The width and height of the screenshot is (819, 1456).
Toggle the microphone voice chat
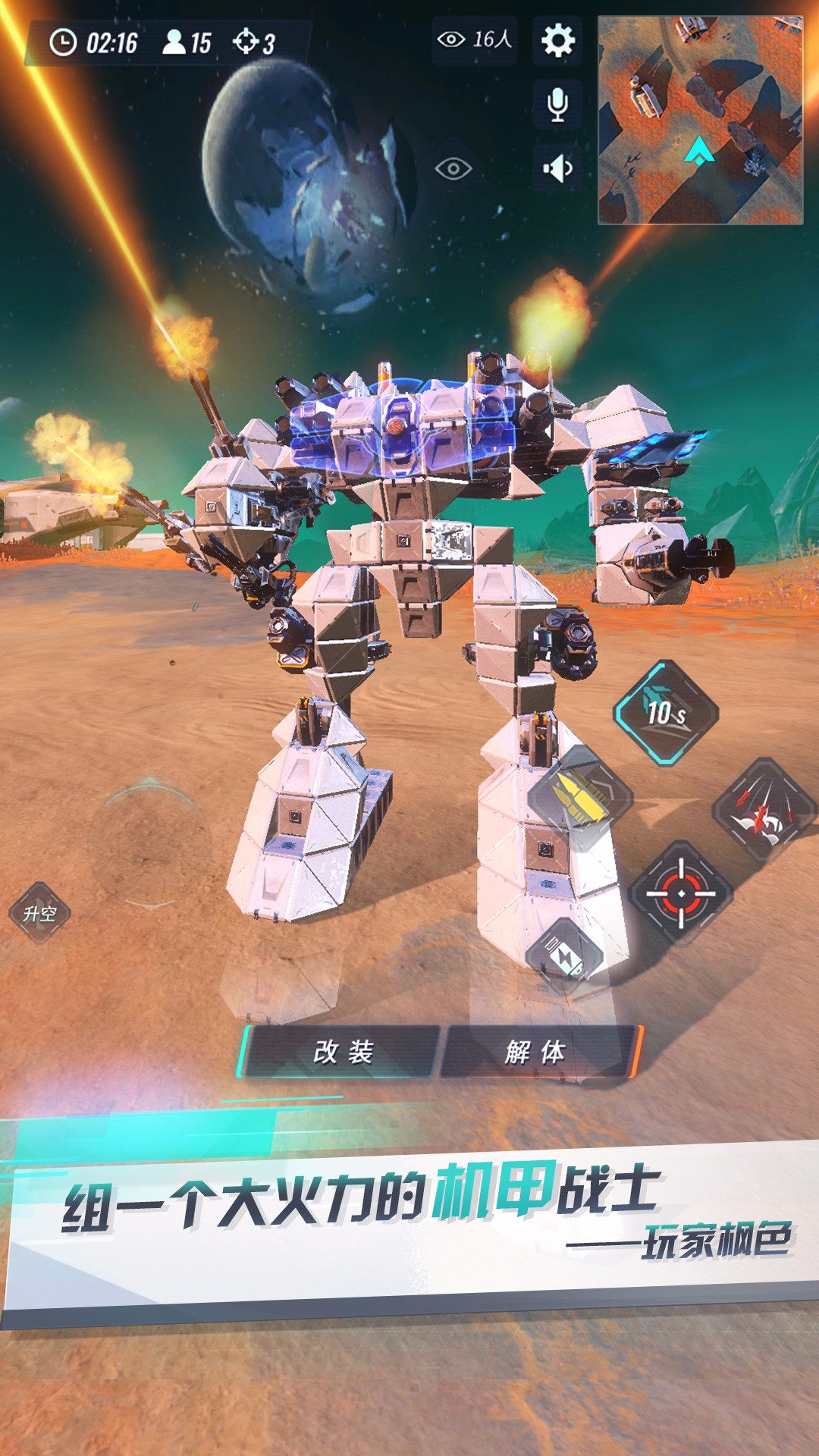(557, 104)
